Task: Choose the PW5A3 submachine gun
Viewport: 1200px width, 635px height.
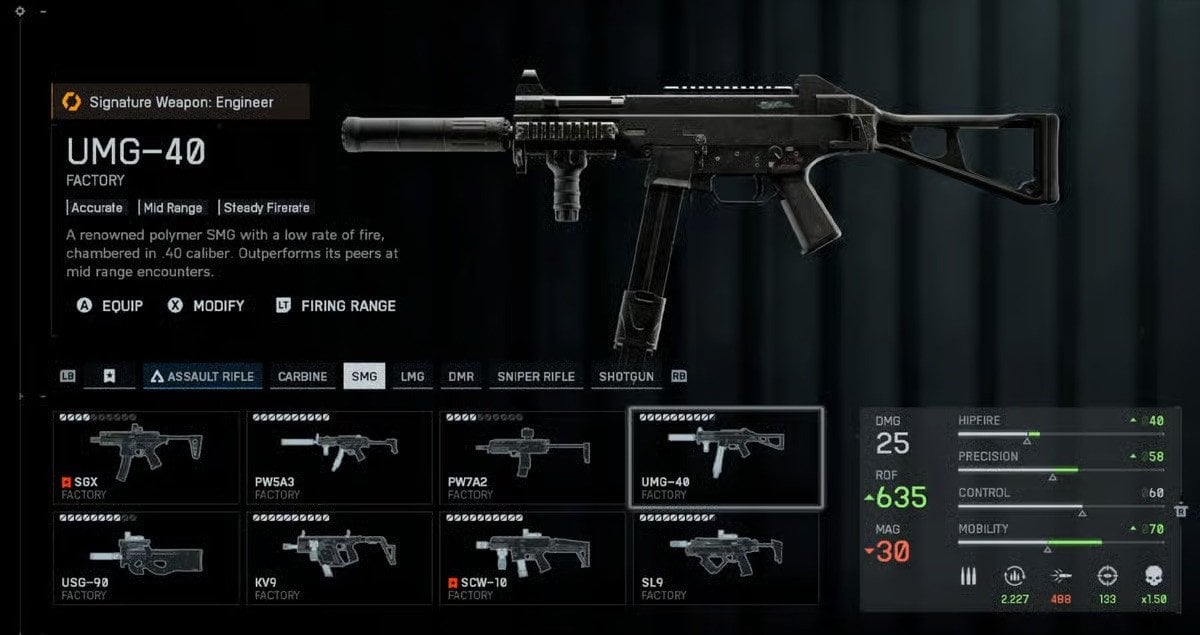Action: [339, 458]
